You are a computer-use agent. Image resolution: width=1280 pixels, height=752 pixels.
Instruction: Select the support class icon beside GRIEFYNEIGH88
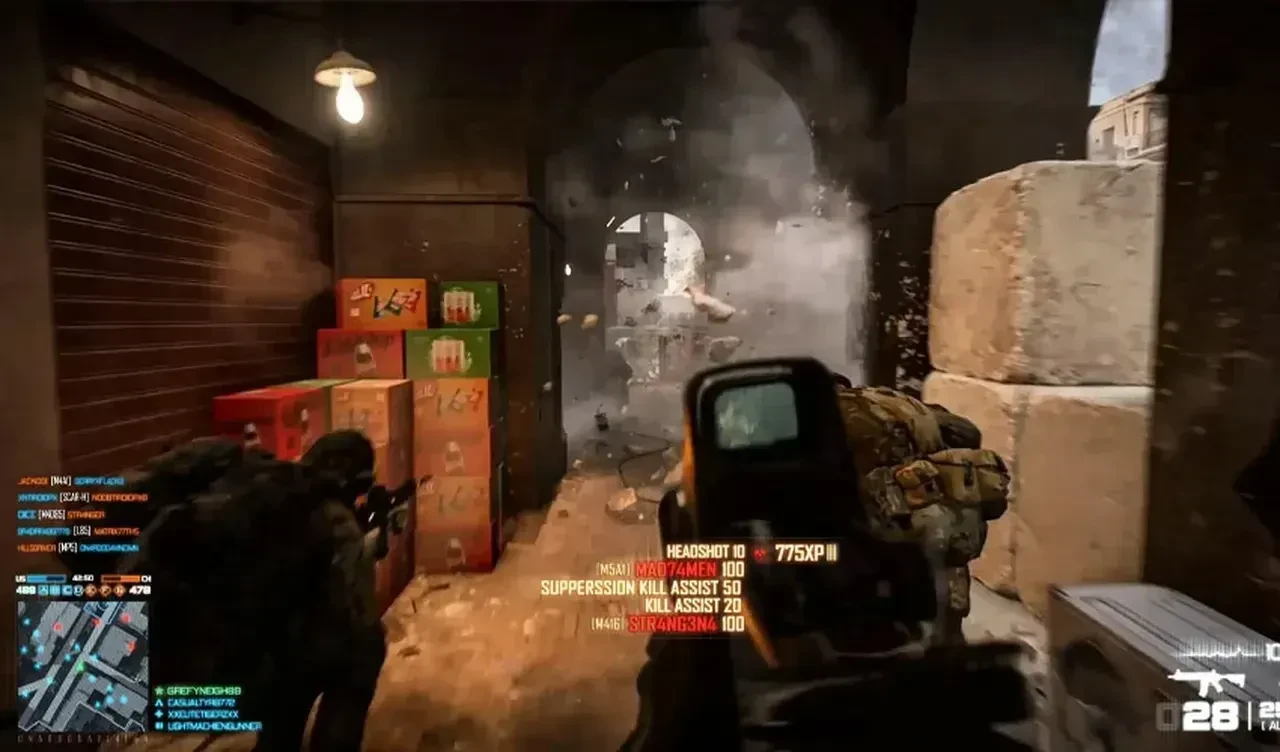tap(158, 691)
